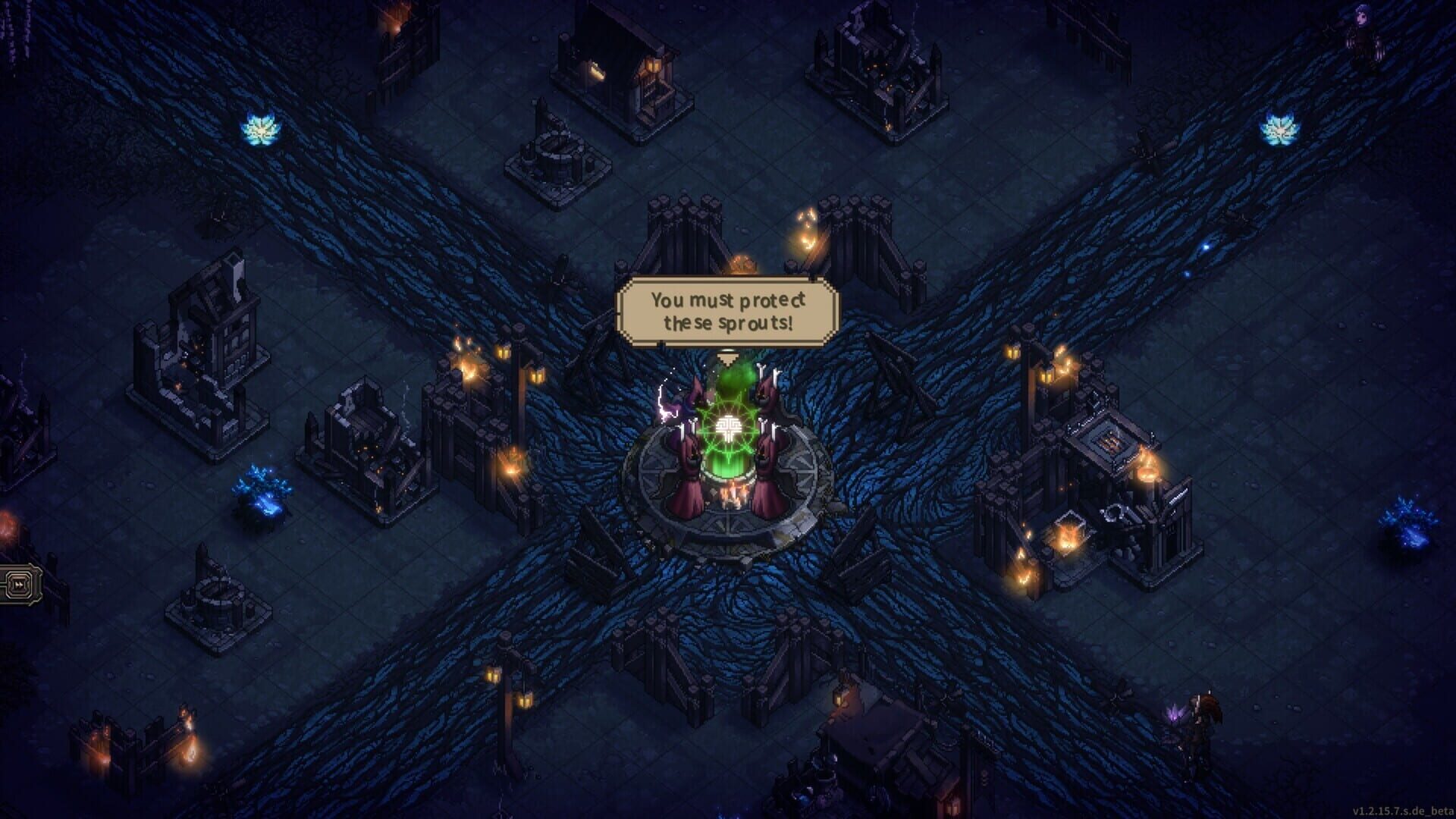Dismiss the "You must protect these sprouts!" dialog banner

pyautogui.click(x=727, y=309)
